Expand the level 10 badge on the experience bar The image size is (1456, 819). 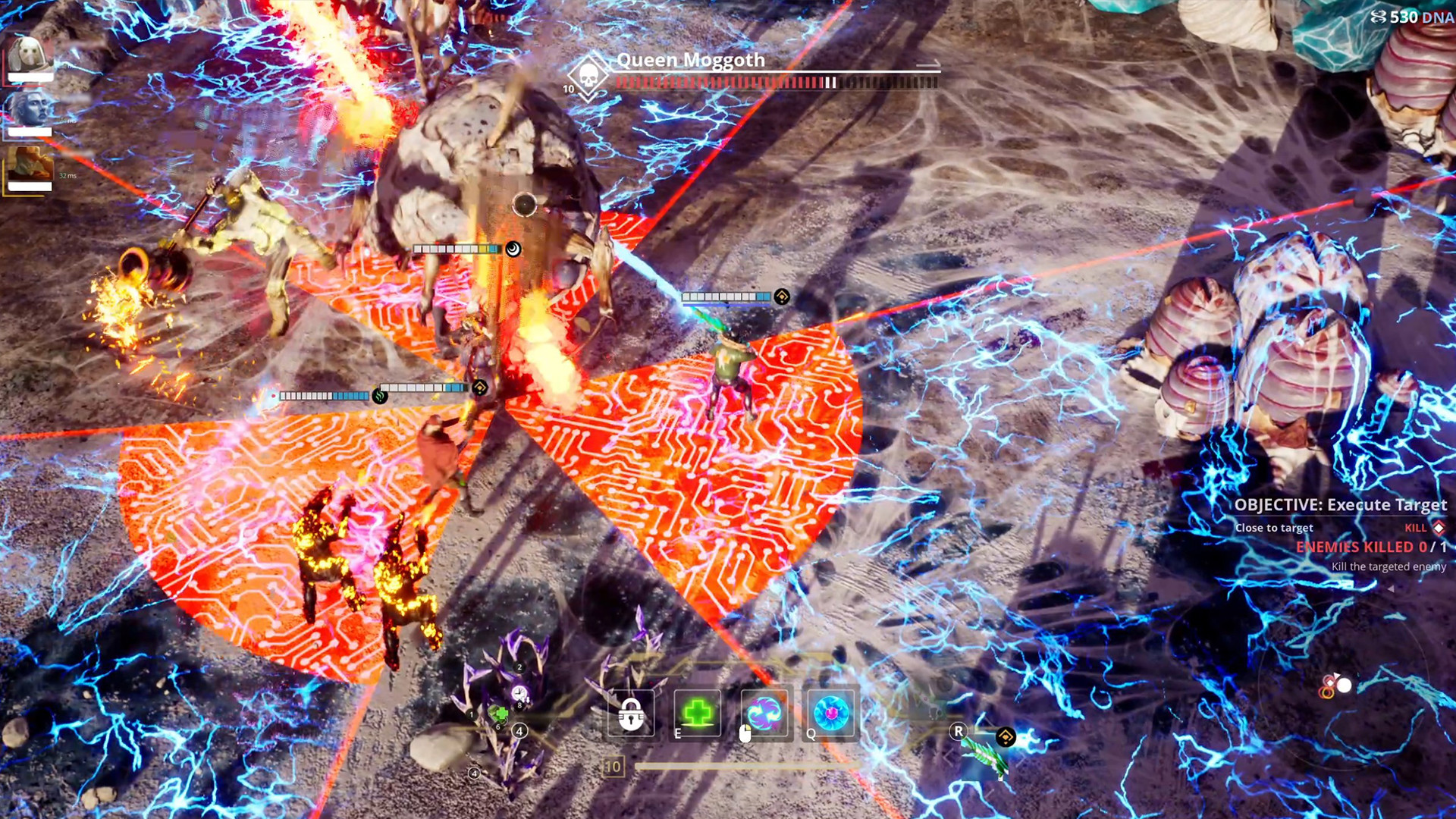[613, 767]
